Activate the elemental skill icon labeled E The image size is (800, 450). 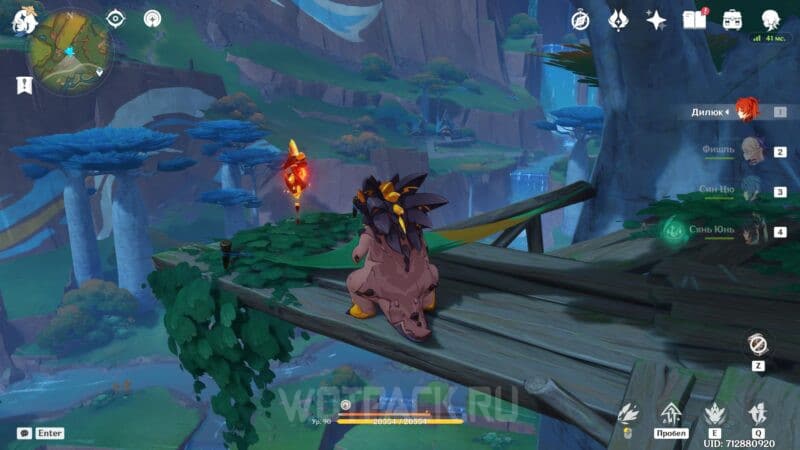(x=714, y=411)
